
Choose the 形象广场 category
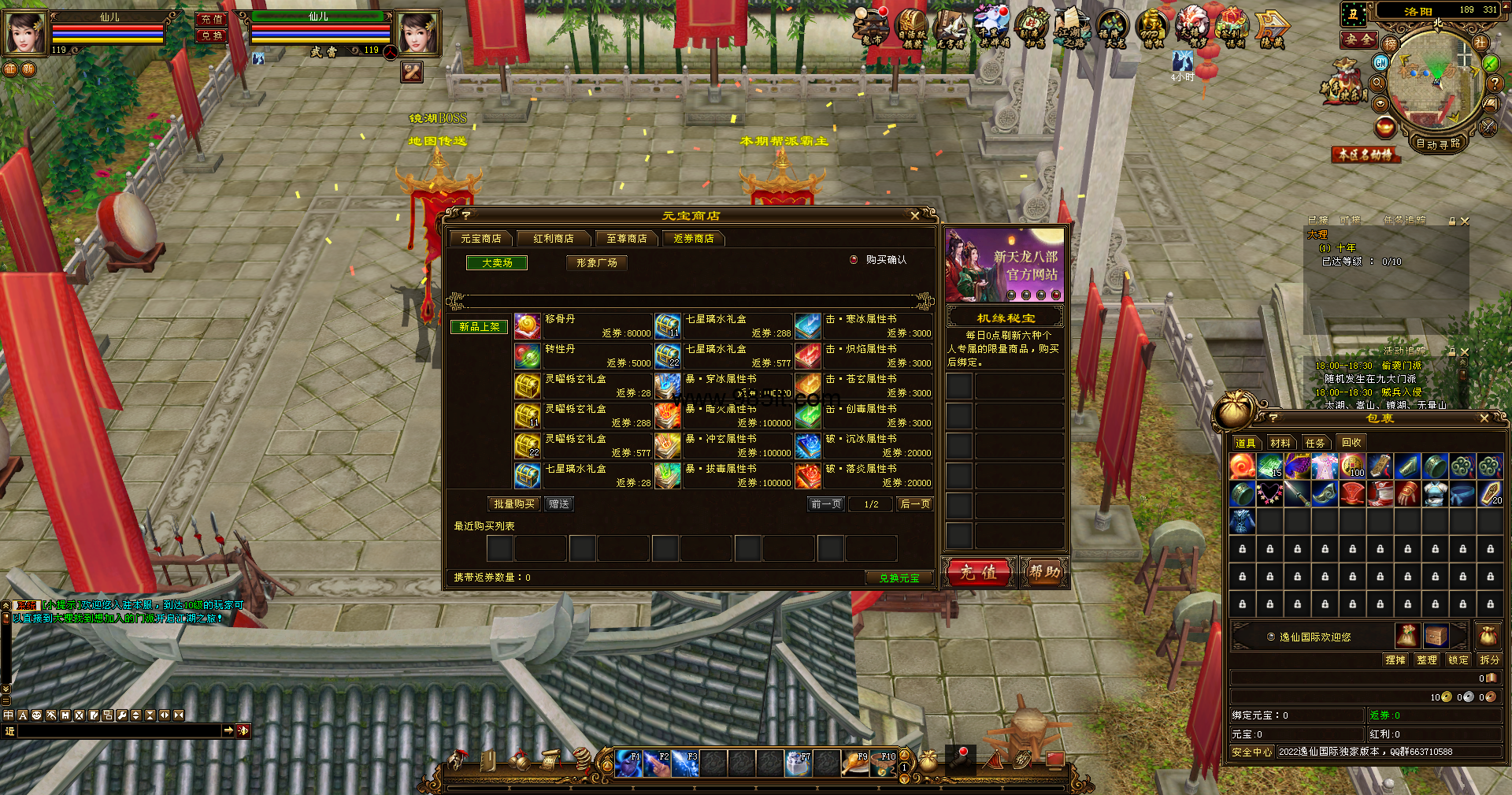(596, 263)
